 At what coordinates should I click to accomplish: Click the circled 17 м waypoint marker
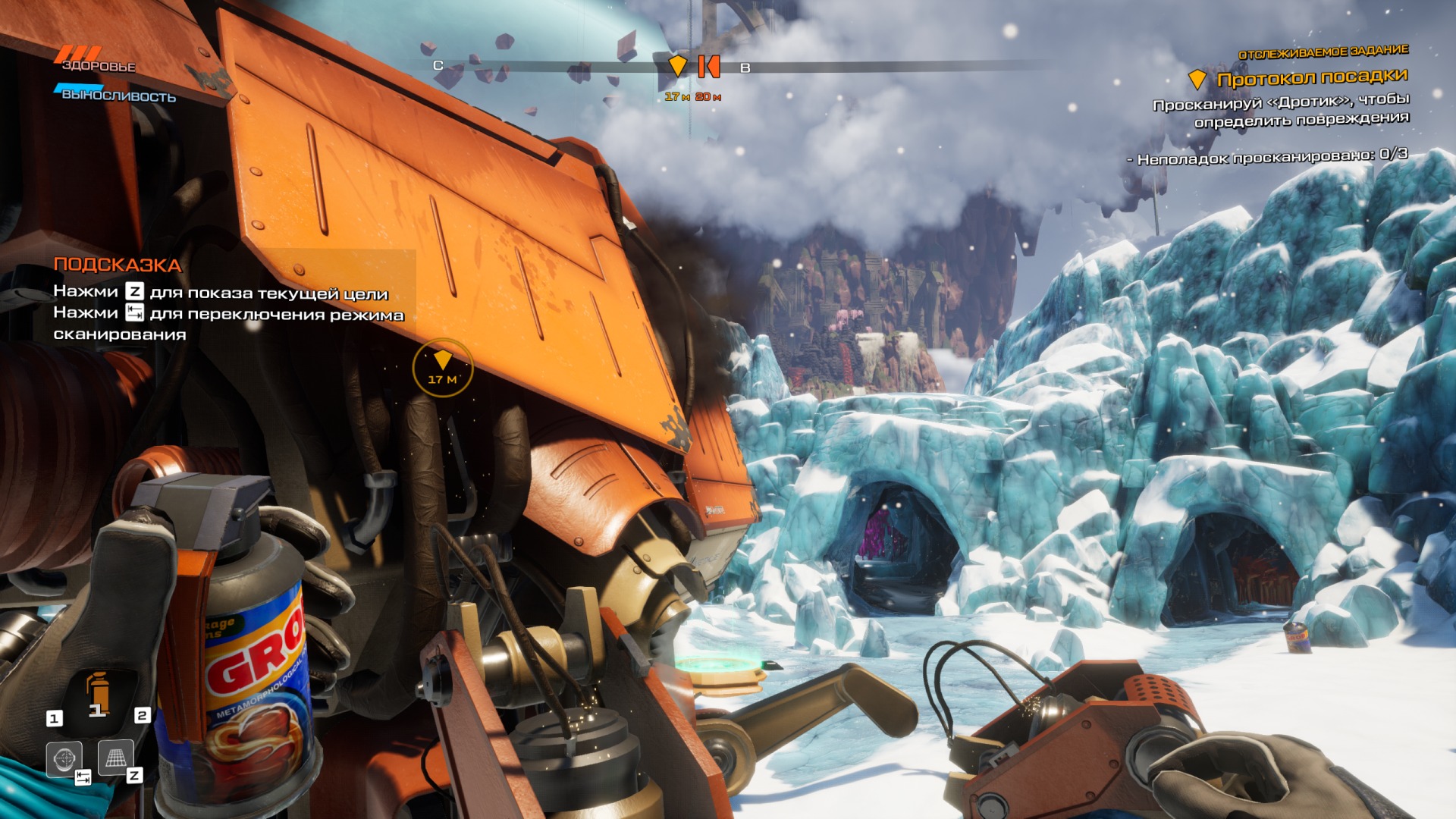click(442, 368)
